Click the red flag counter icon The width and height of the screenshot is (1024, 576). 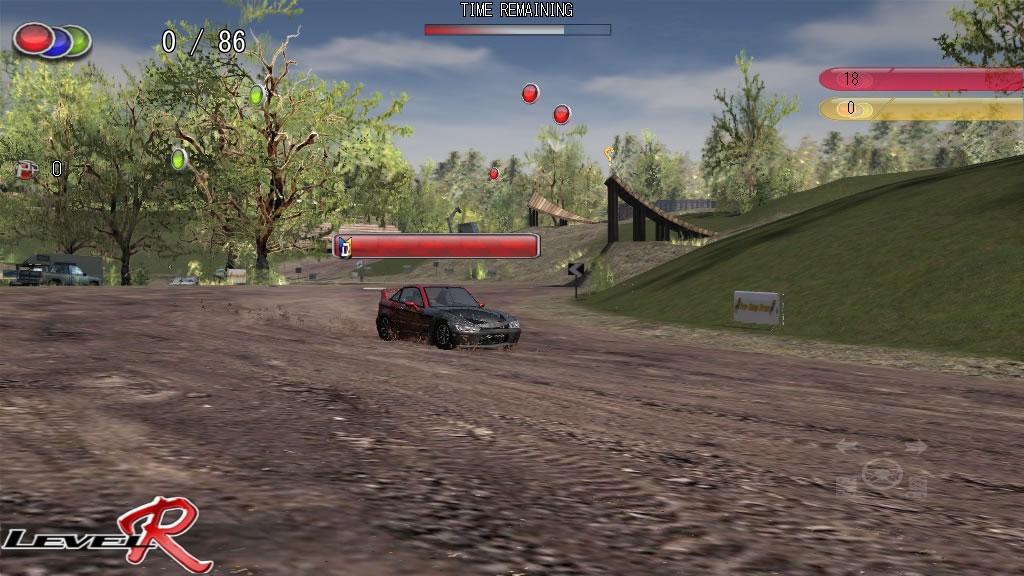click(26, 169)
